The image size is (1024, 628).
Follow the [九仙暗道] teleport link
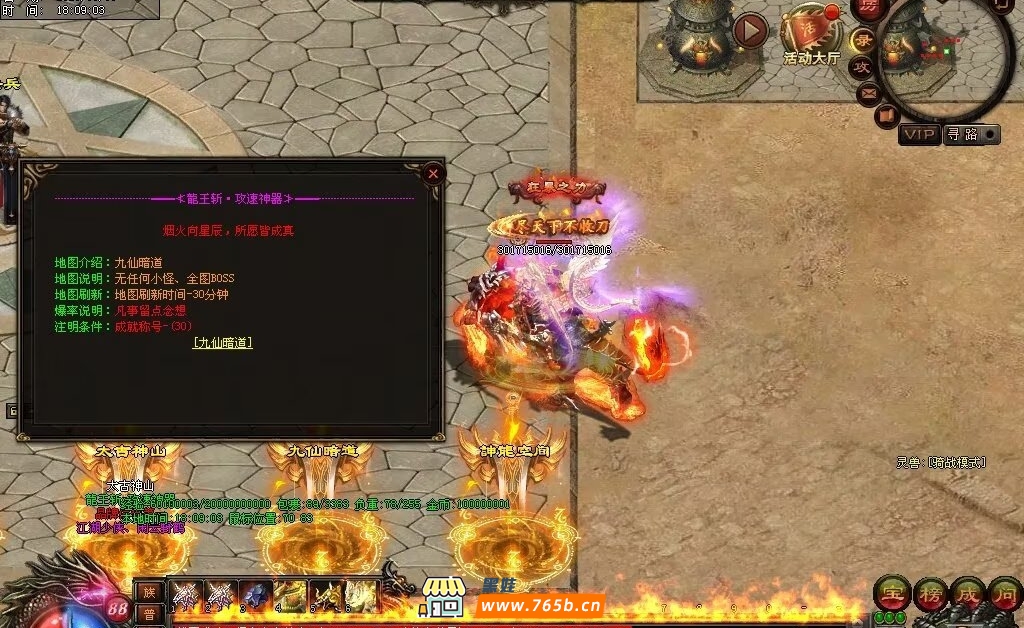222,342
